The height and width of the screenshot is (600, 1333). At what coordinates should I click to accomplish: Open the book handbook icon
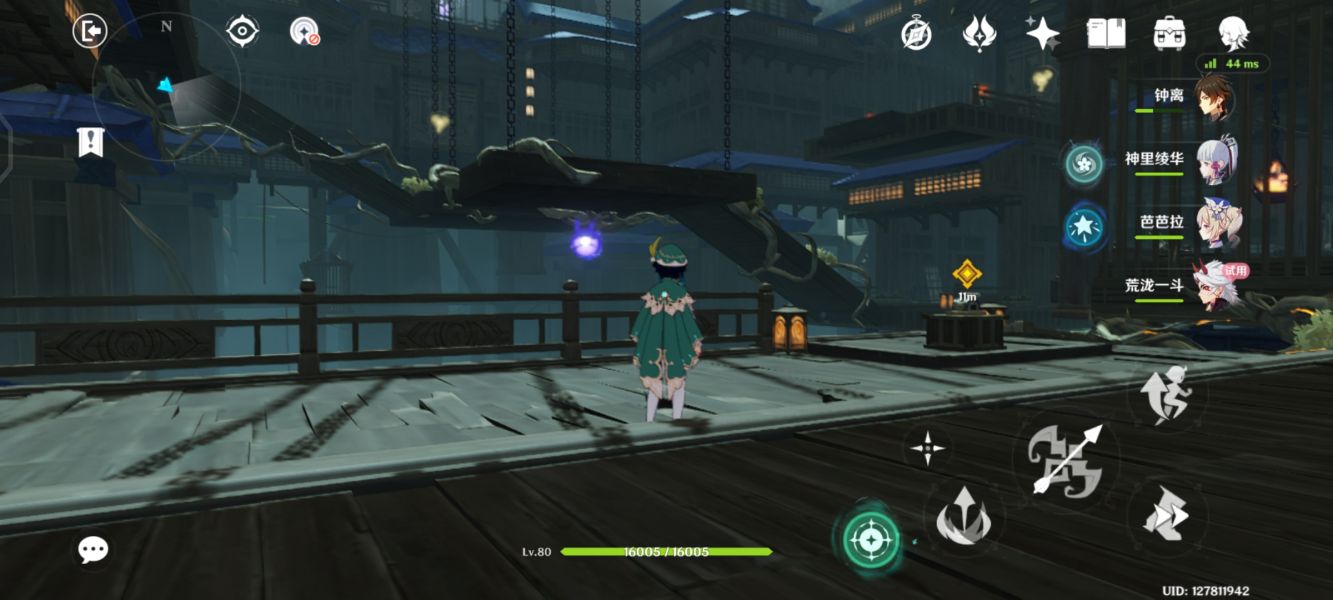1106,33
